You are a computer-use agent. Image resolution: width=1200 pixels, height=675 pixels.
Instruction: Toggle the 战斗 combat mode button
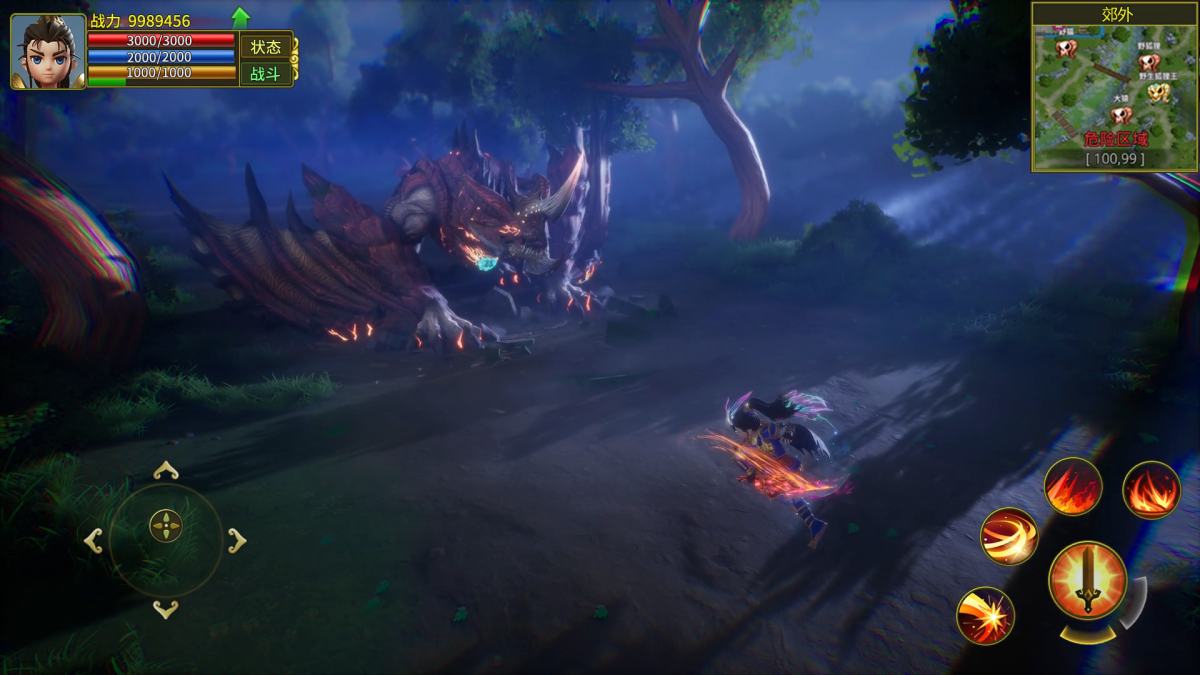[x=265, y=74]
